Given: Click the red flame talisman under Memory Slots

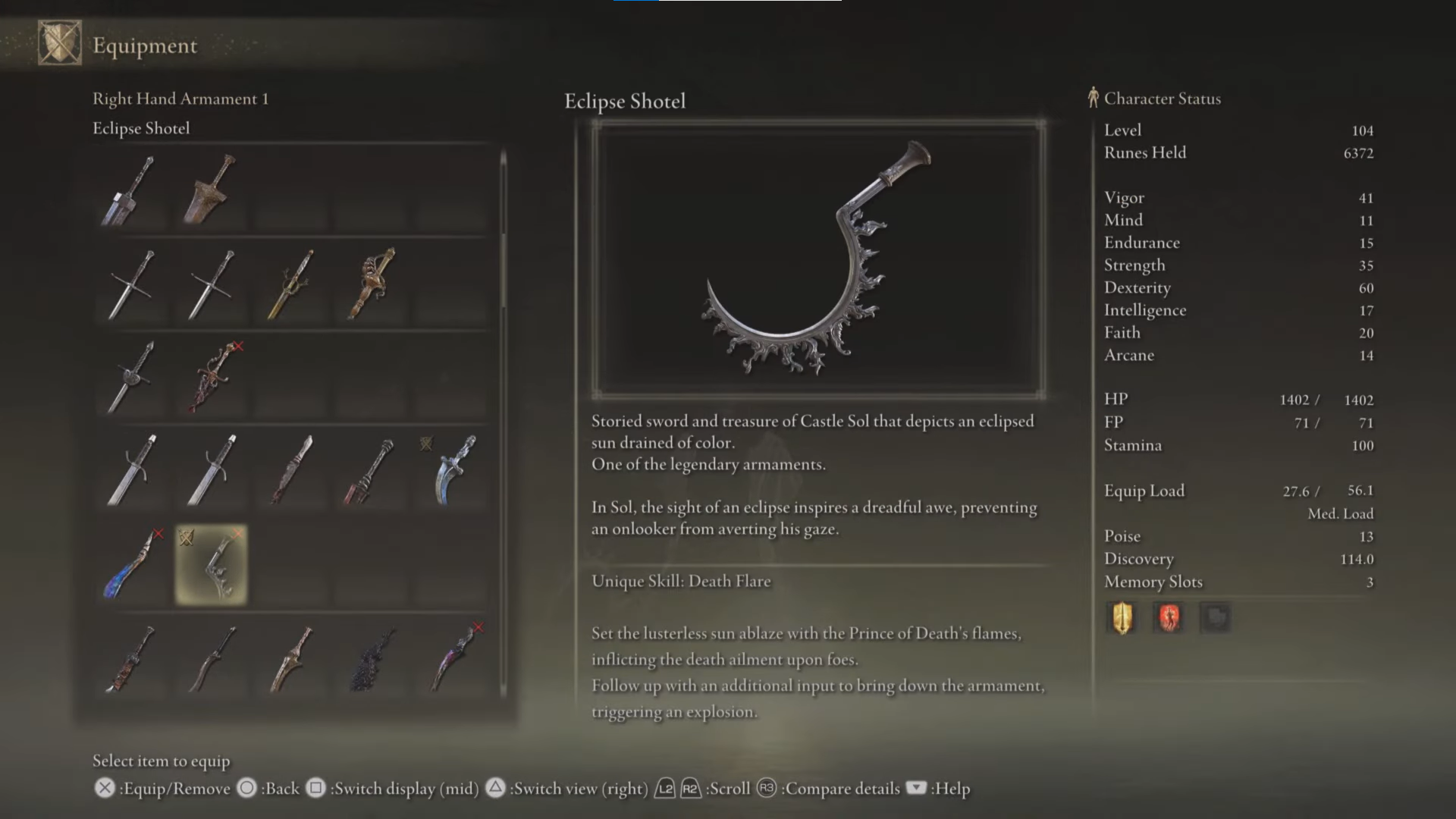Looking at the screenshot, I should coord(1169,617).
